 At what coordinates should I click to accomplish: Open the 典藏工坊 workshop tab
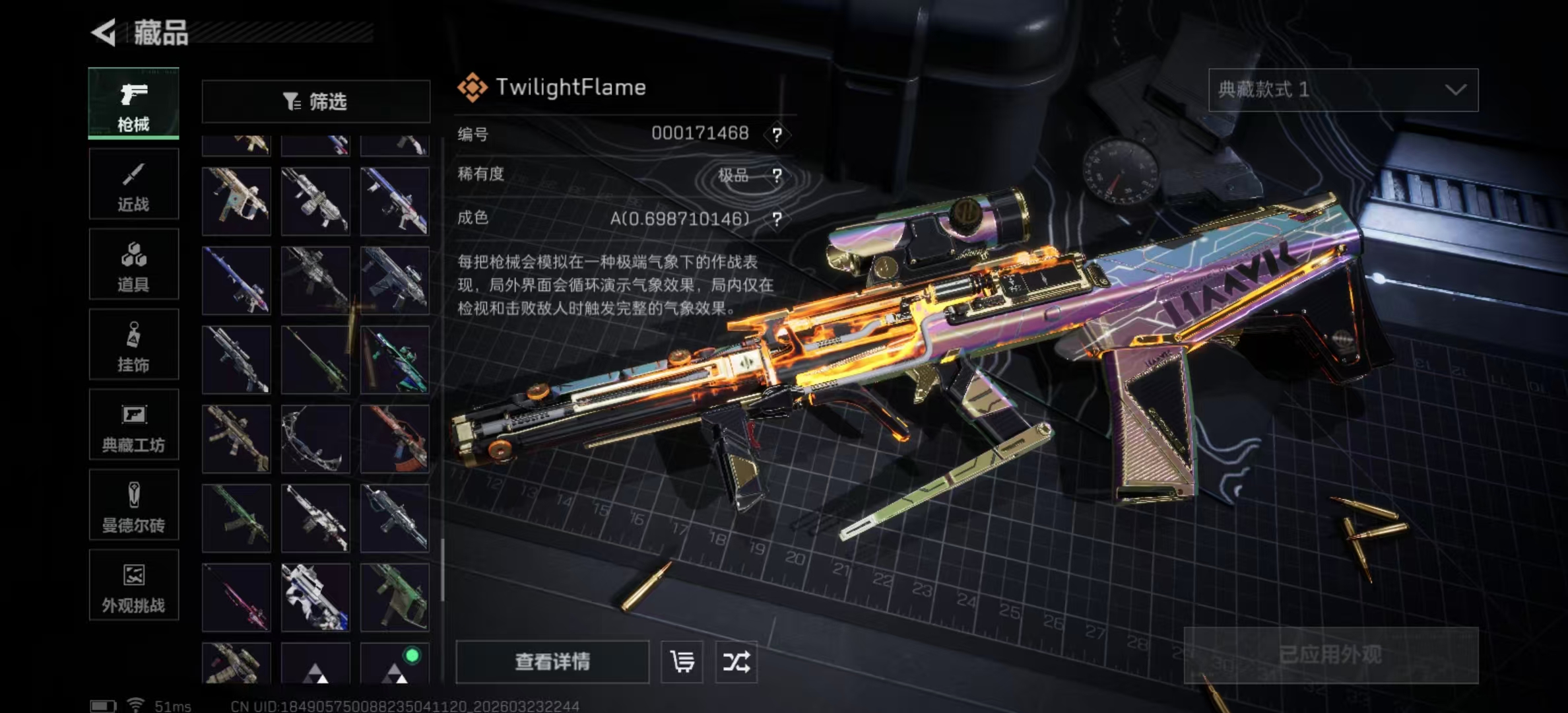pyautogui.click(x=134, y=424)
